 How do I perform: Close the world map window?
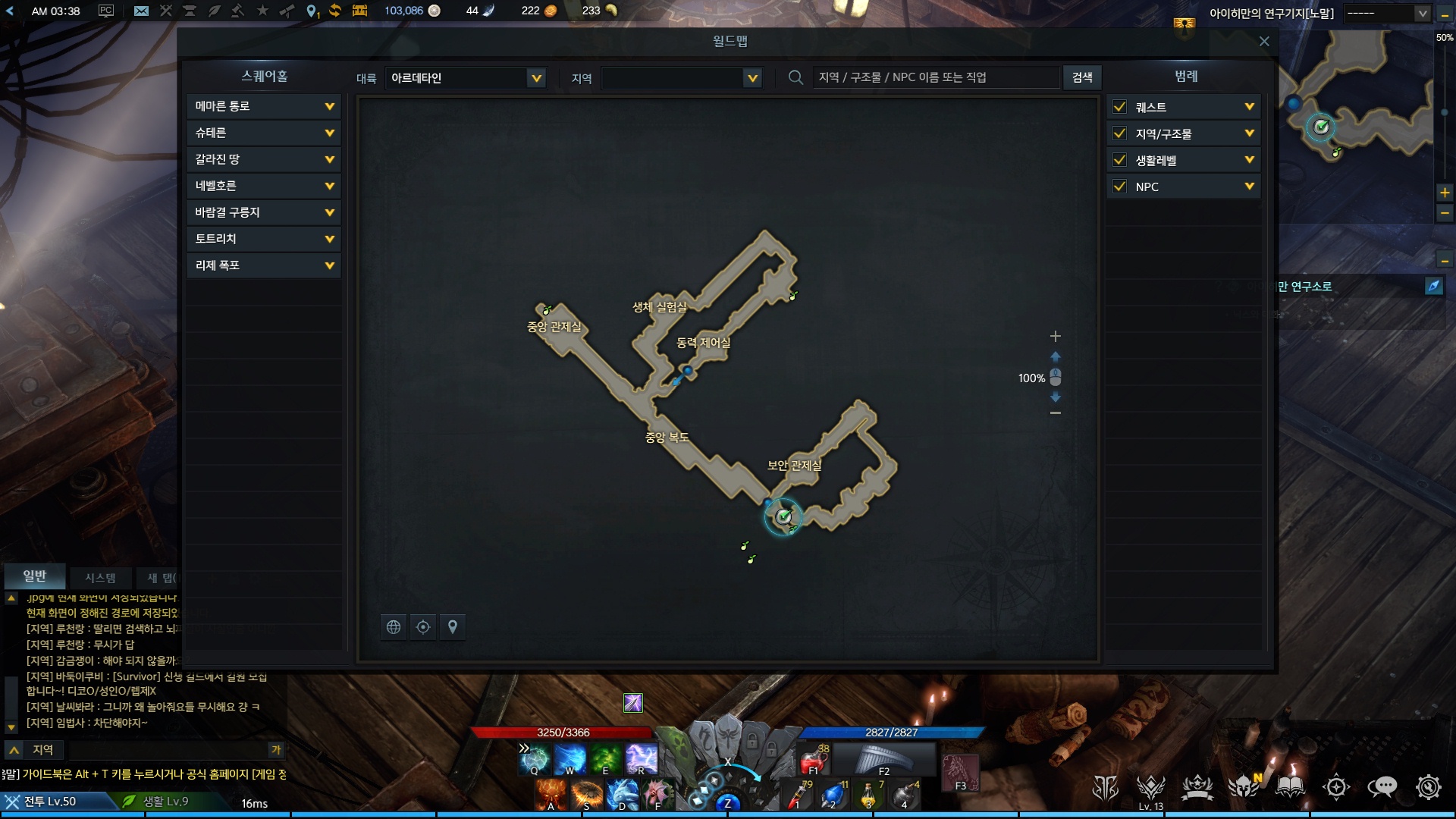1263,42
